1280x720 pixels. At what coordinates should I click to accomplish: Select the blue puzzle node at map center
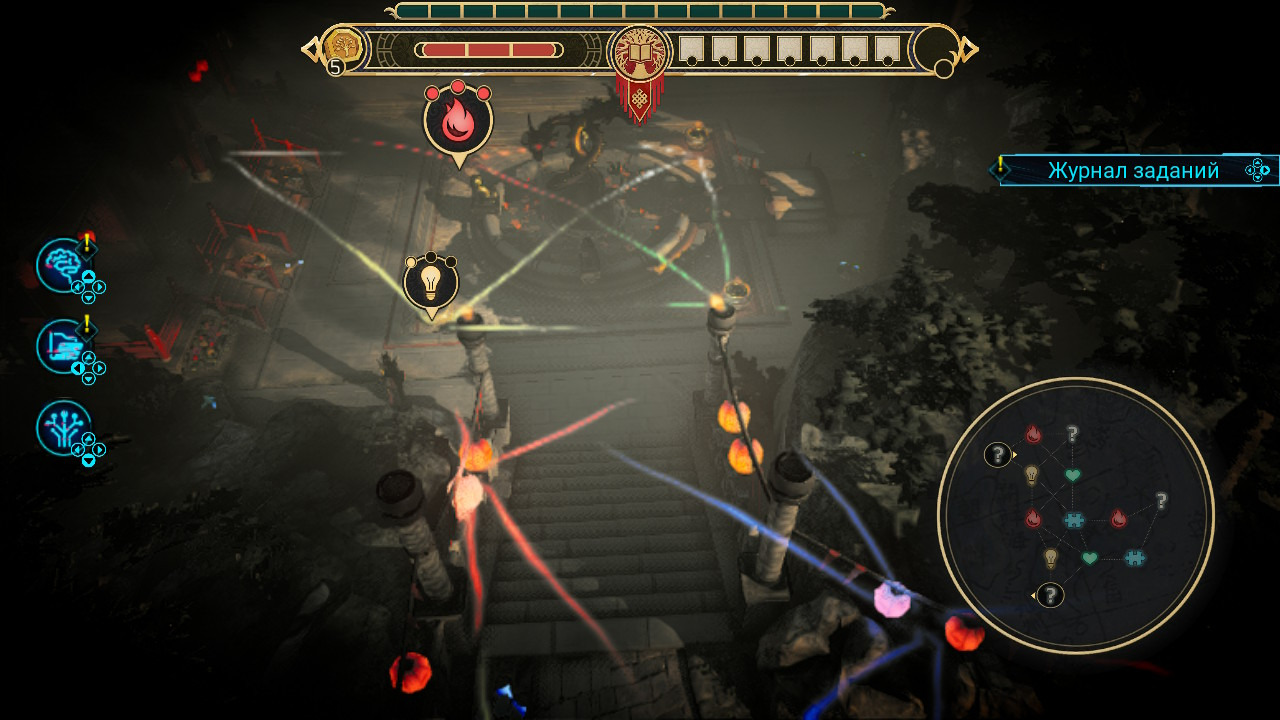pos(1074,520)
